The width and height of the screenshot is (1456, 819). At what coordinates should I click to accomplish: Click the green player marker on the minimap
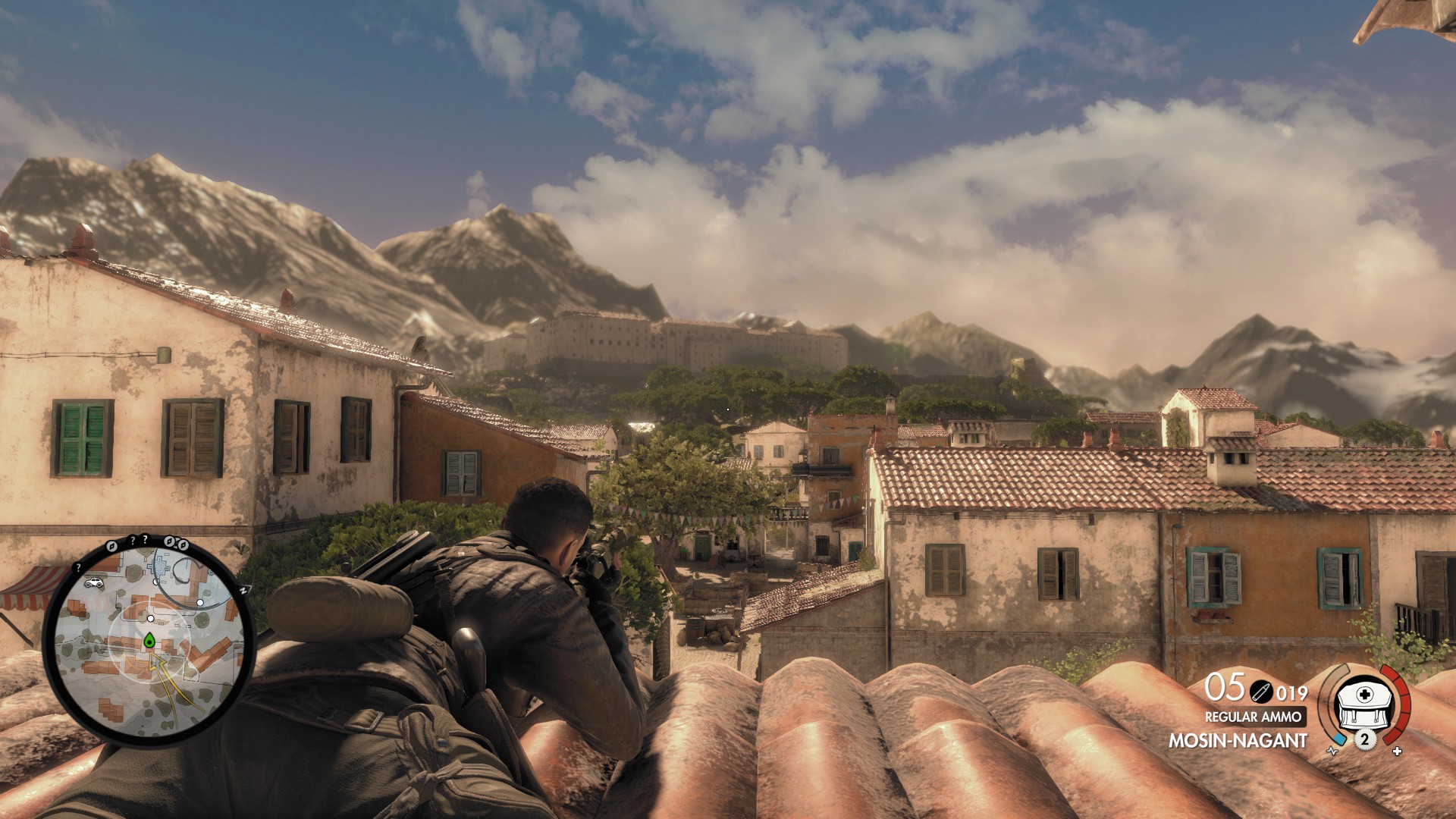click(149, 640)
